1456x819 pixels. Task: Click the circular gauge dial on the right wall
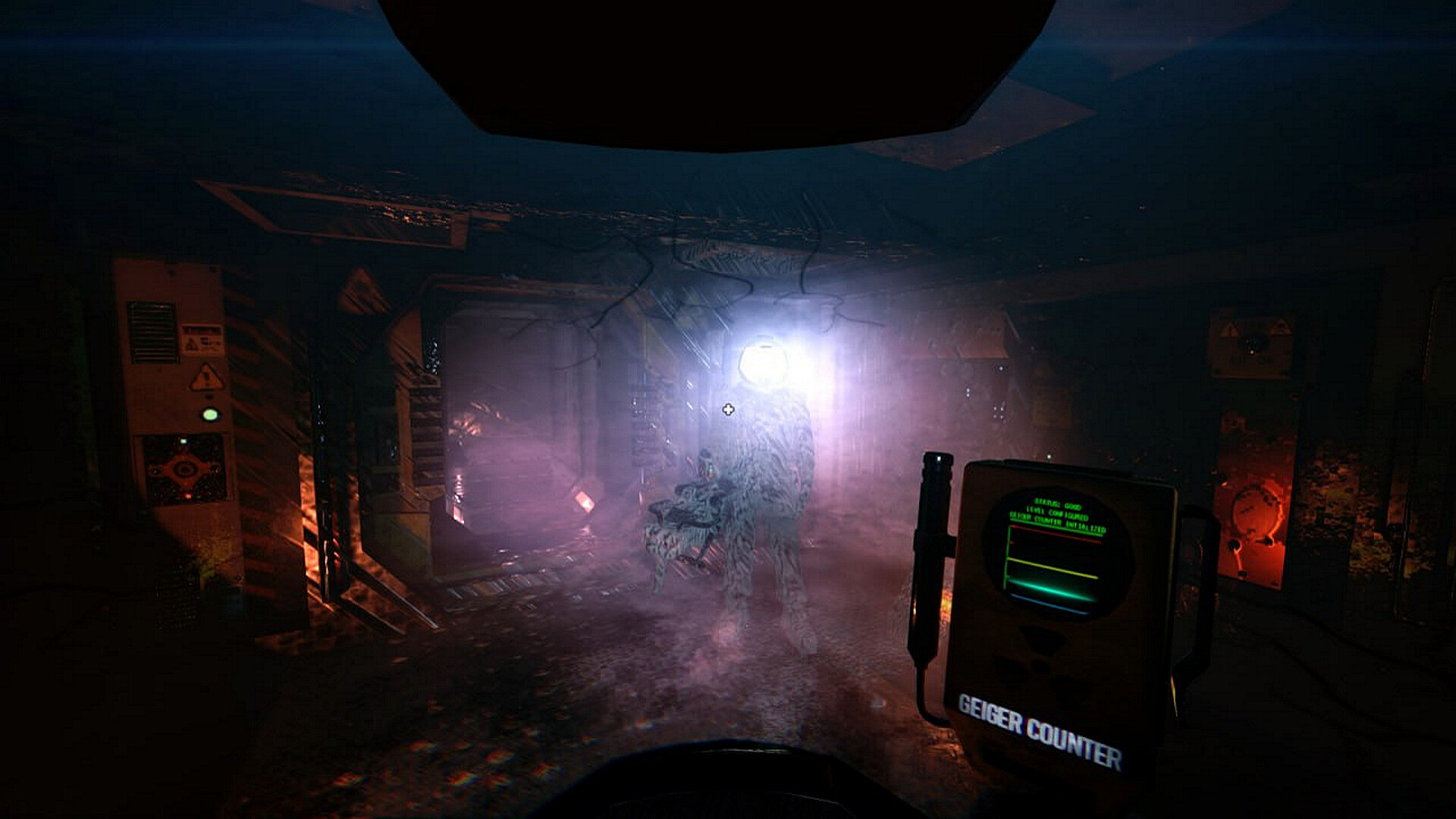[x=1256, y=513]
